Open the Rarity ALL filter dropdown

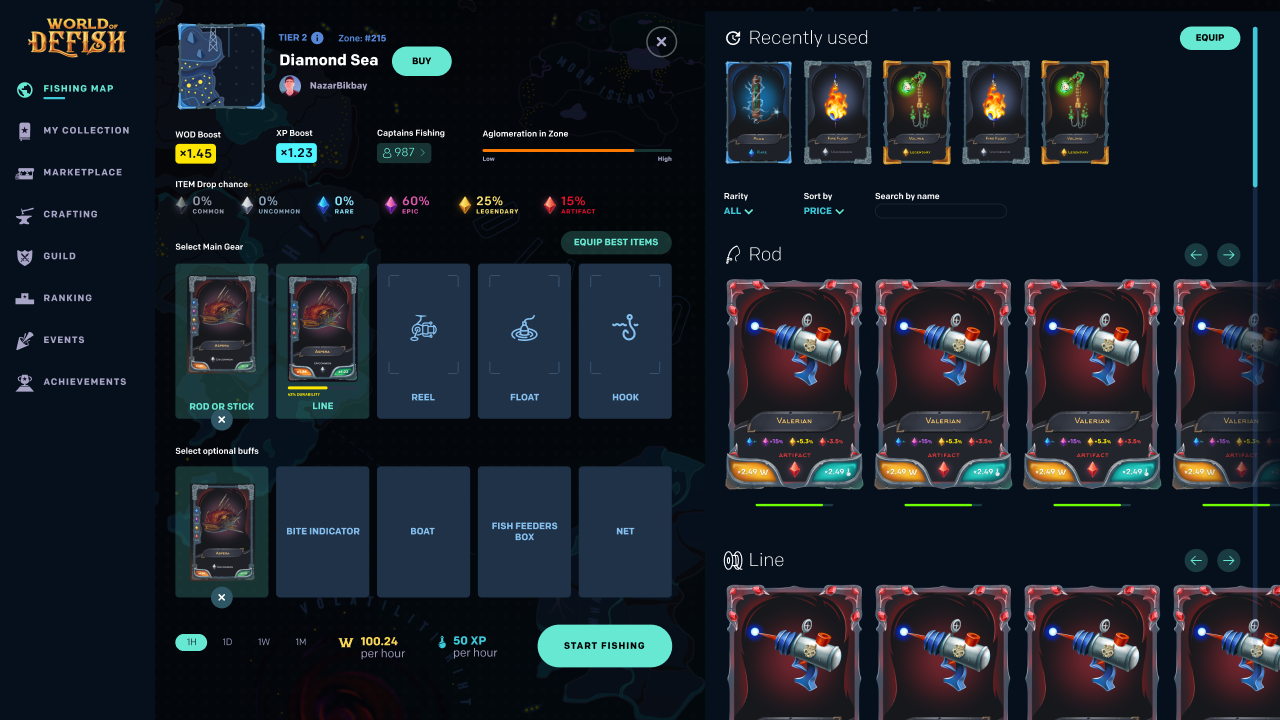pyautogui.click(x=736, y=212)
